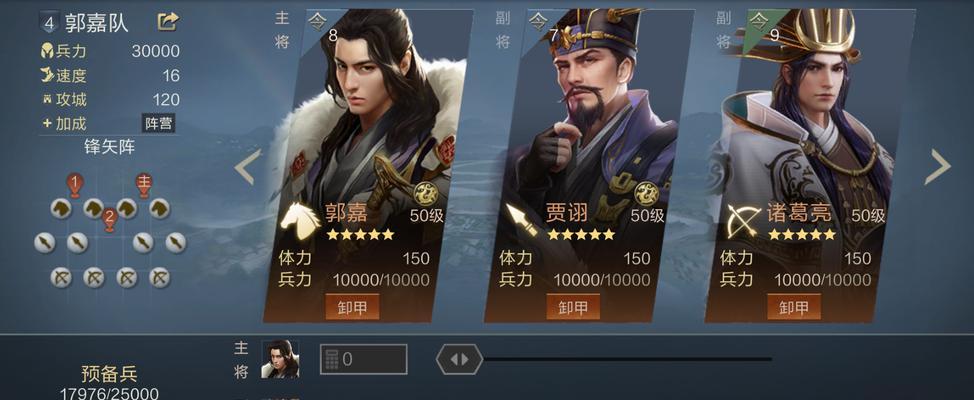This screenshot has height=400, width=974.
Task: Select the 诸葛亮 general card
Action: coord(808,130)
